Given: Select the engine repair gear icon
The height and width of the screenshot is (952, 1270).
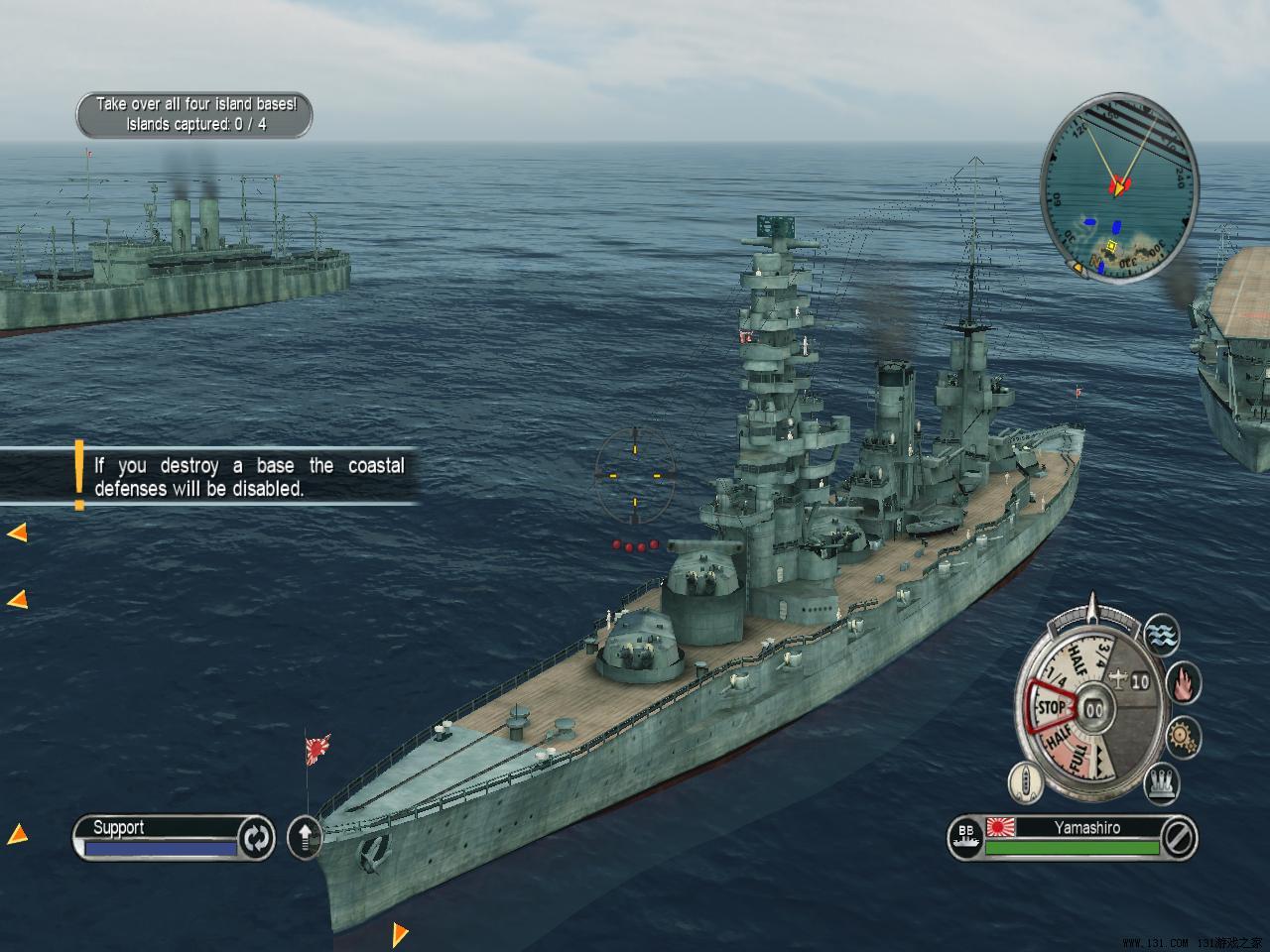Looking at the screenshot, I should coord(1183,737).
